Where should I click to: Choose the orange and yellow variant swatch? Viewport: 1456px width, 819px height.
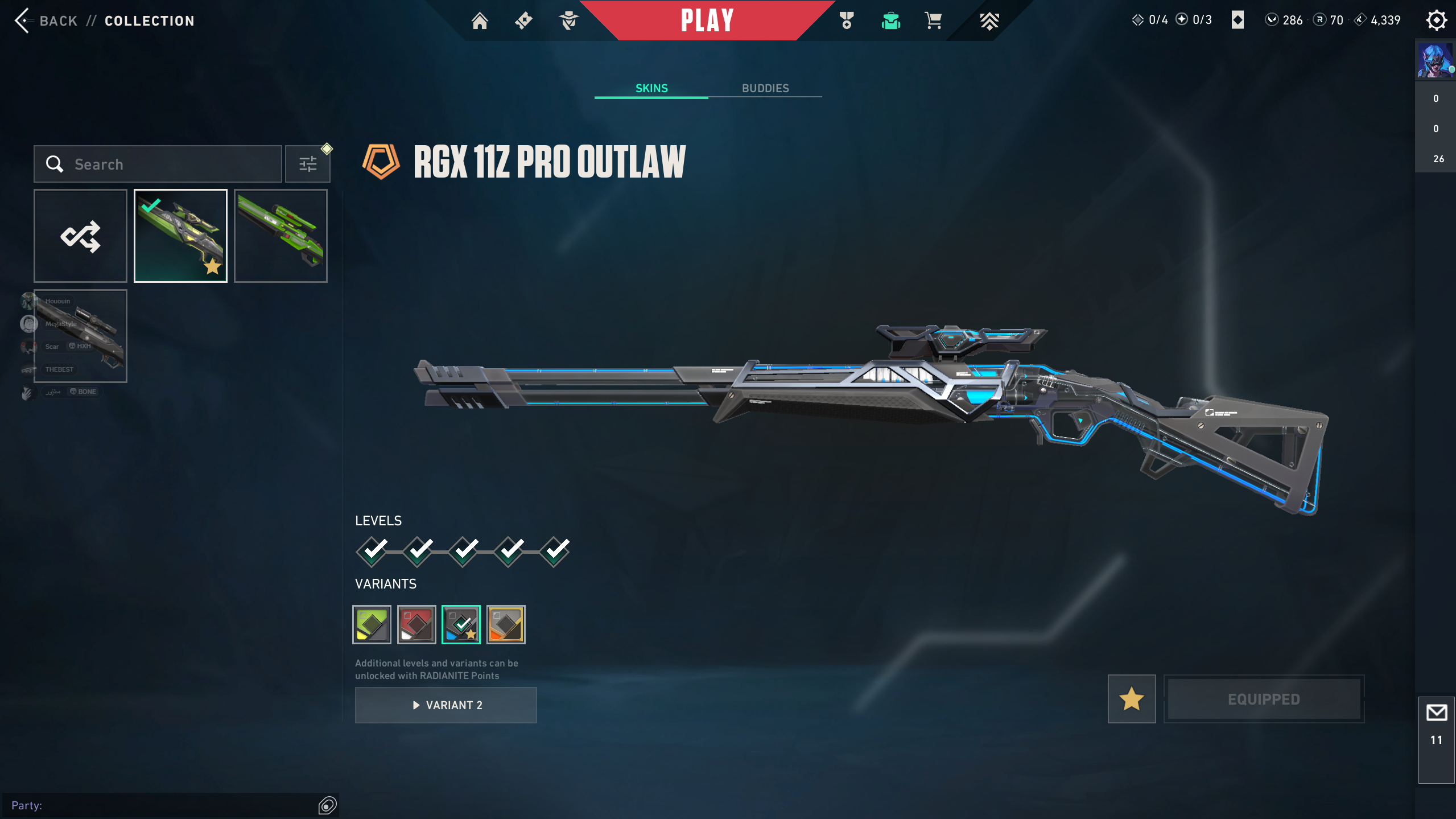point(506,624)
